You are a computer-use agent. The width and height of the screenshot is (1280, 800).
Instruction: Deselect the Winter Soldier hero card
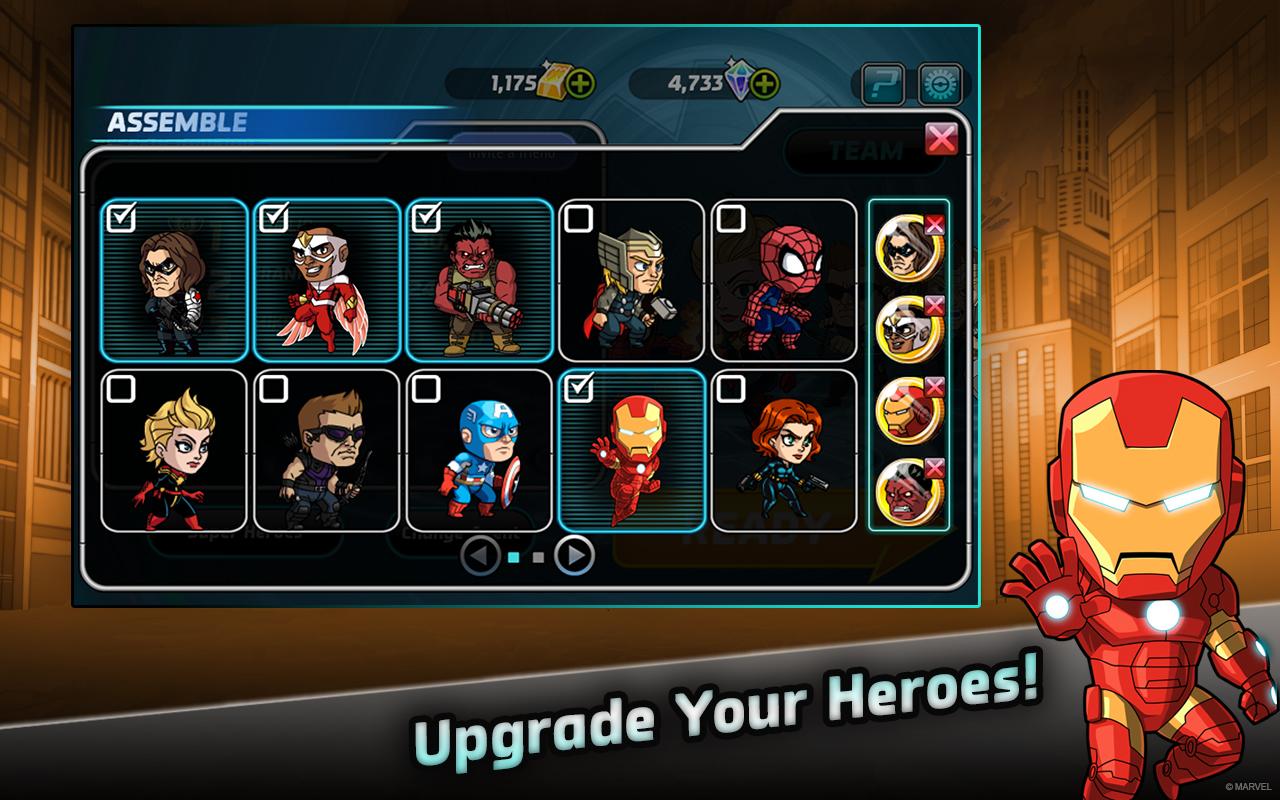[x=174, y=280]
